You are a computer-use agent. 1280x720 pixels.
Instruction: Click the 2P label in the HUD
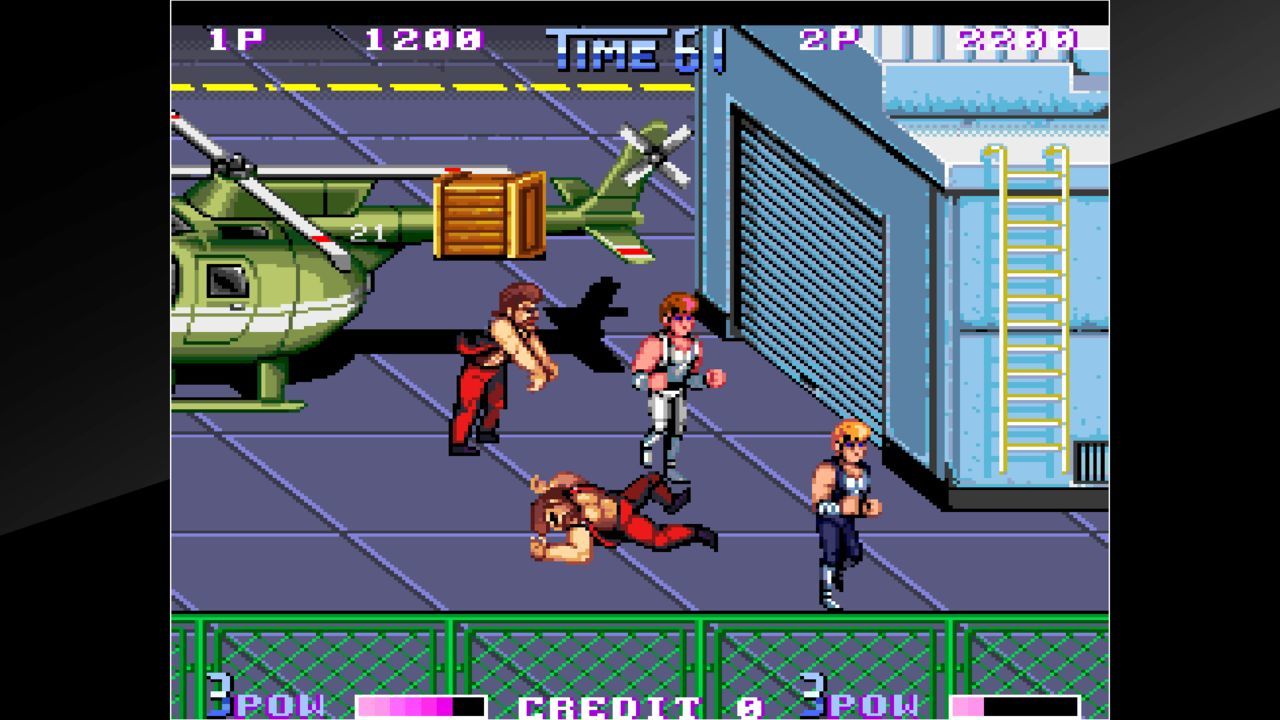pyautogui.click(x=828, y=40)
